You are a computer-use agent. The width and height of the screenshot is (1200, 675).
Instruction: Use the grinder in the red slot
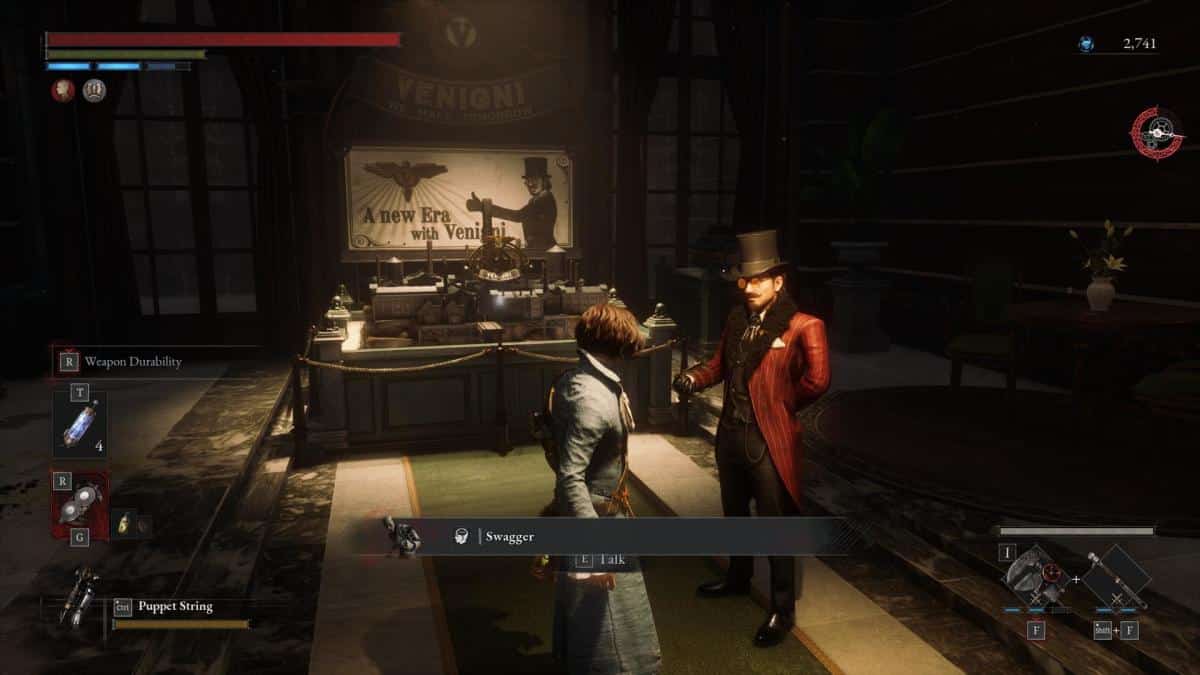point(80,508)
